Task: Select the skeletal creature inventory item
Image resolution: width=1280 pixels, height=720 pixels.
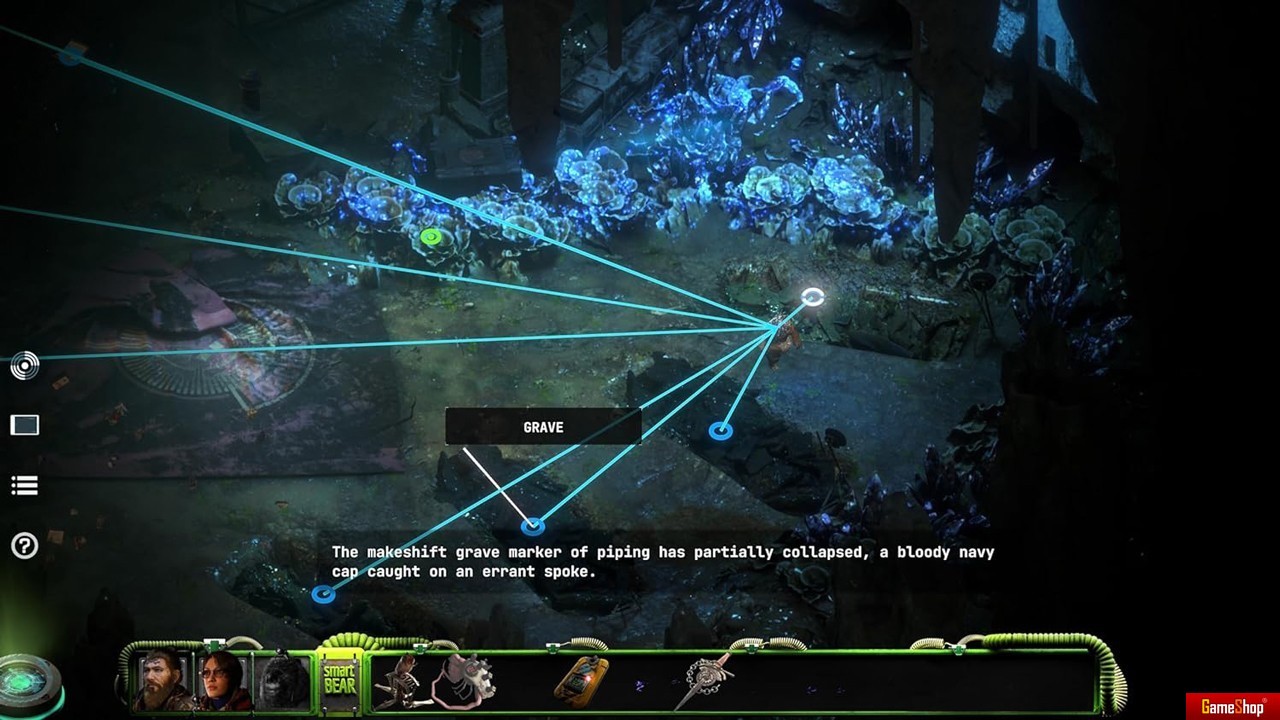Action: tap(400, 680)
